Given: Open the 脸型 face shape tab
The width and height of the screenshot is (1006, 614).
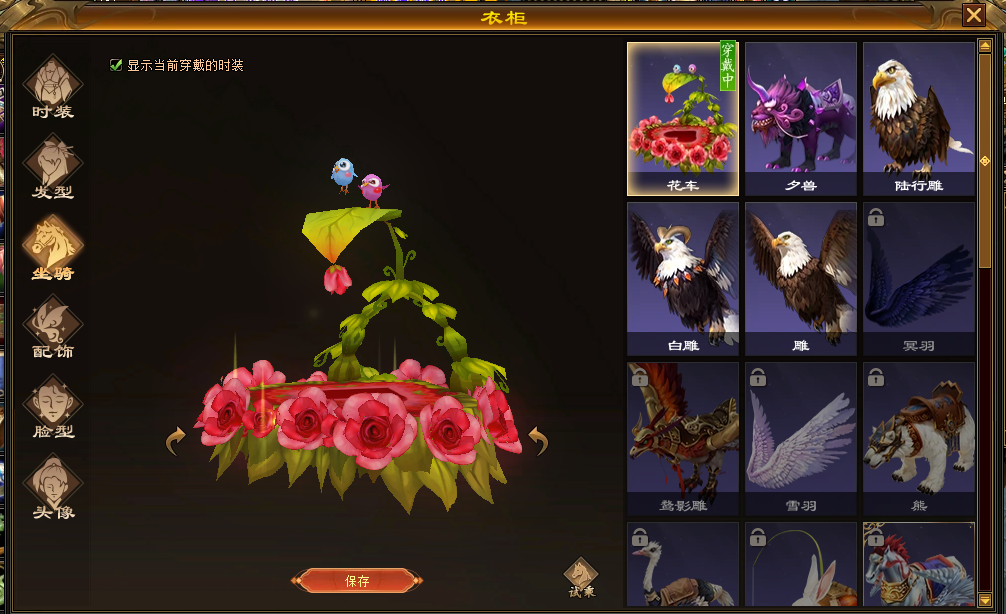Looking at the screenshot, I should (53, 407).
